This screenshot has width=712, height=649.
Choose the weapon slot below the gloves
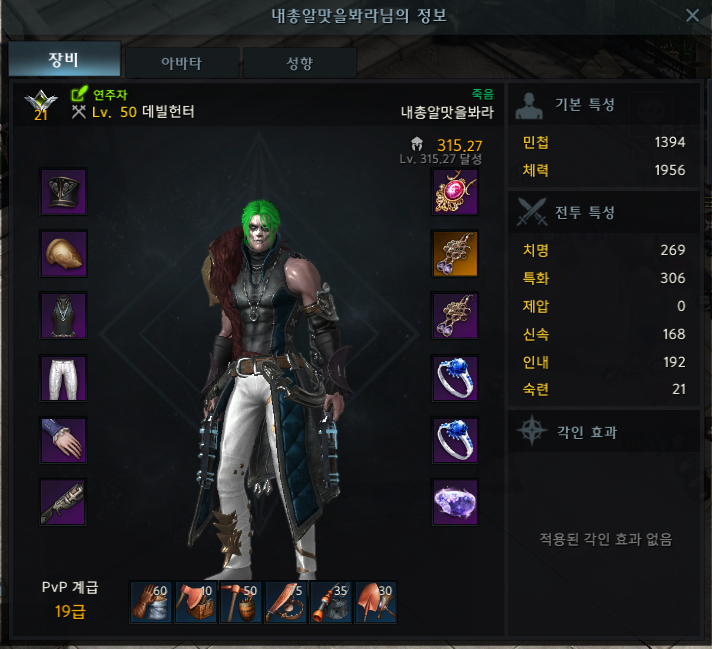pyautogui.click(x=64, y=502)
